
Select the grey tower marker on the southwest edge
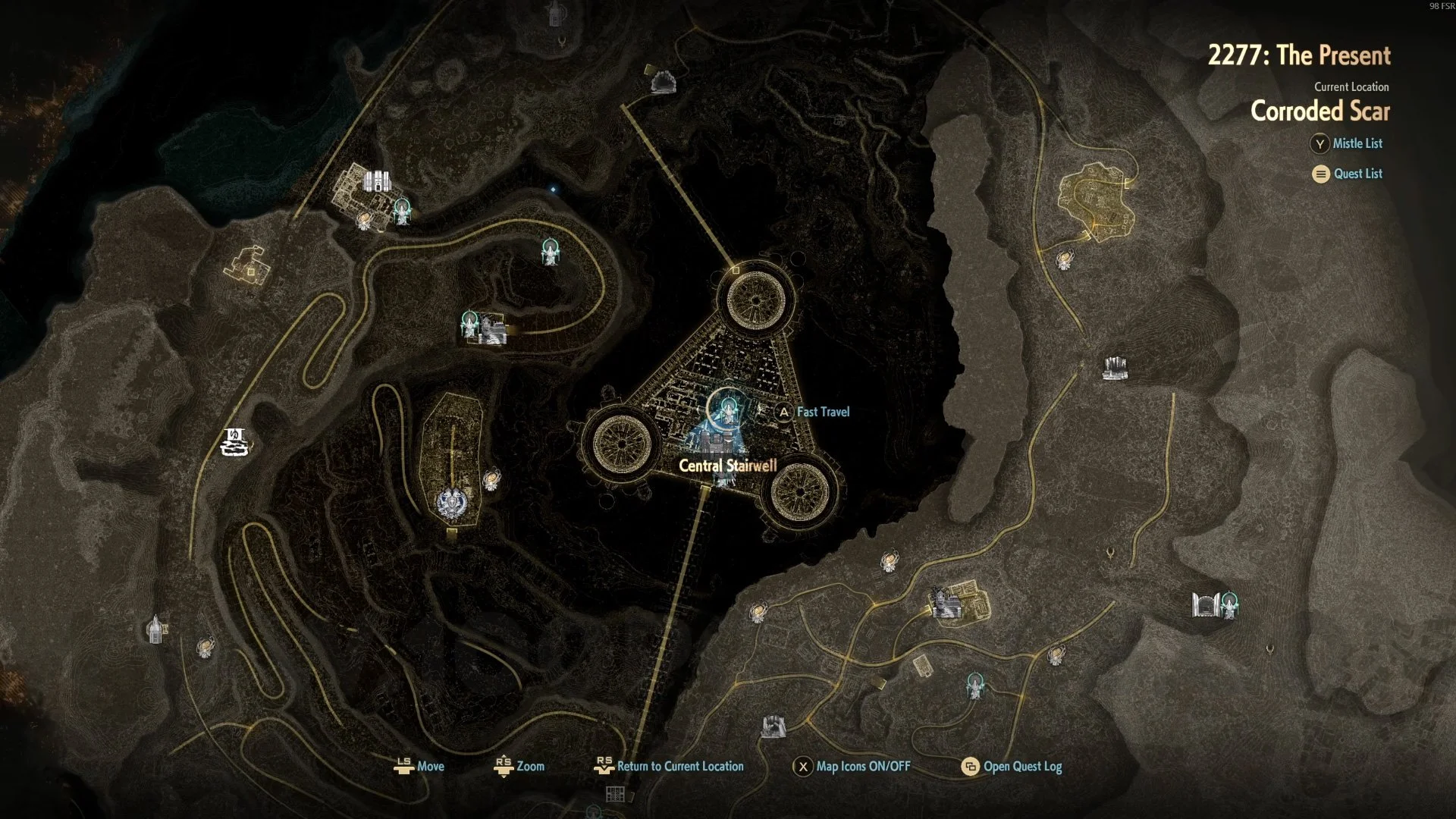155,629
